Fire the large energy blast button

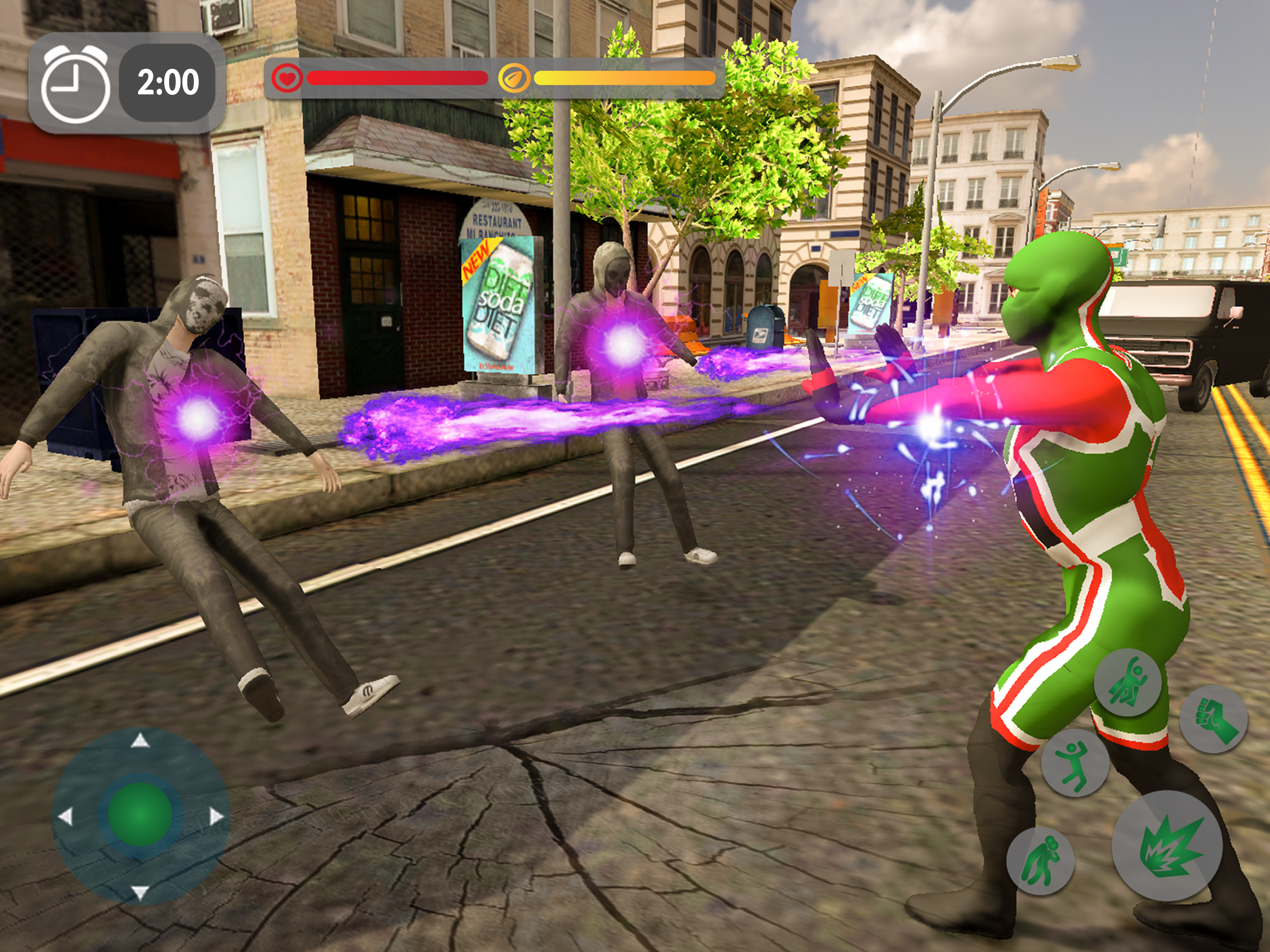point(1167,846)
